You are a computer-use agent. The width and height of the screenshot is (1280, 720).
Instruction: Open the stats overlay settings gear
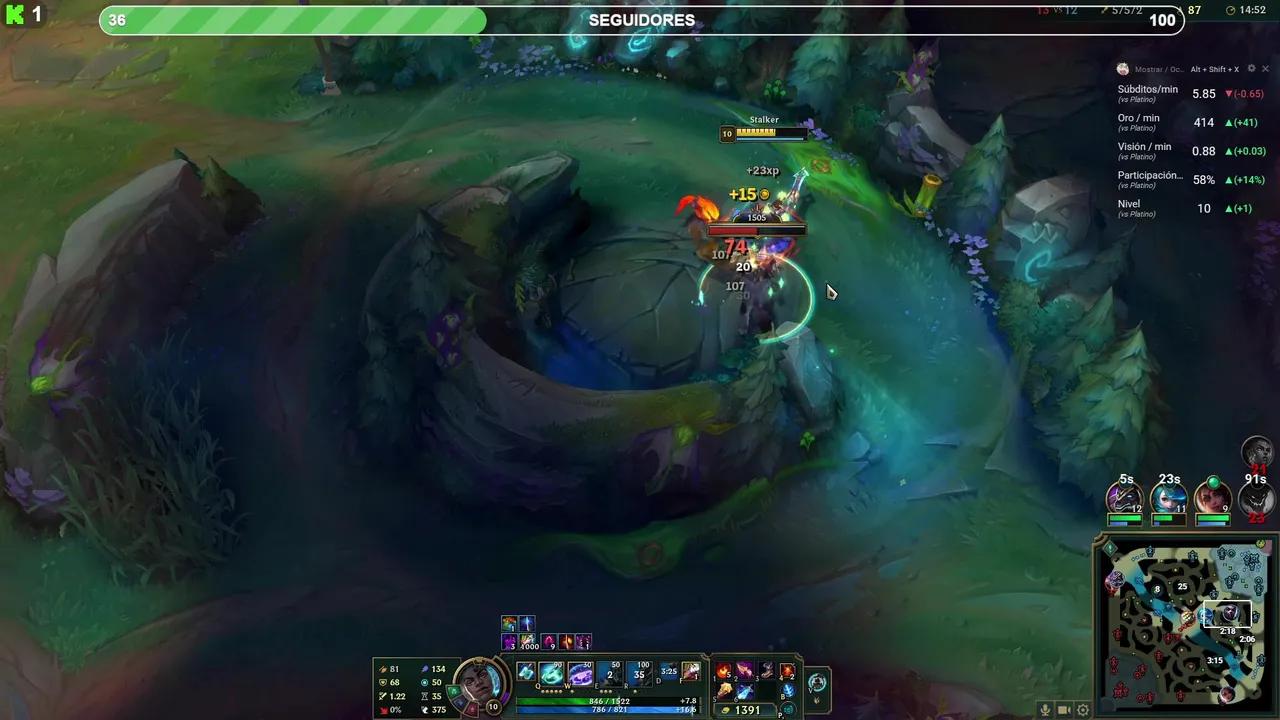[x=1252, y=69]
